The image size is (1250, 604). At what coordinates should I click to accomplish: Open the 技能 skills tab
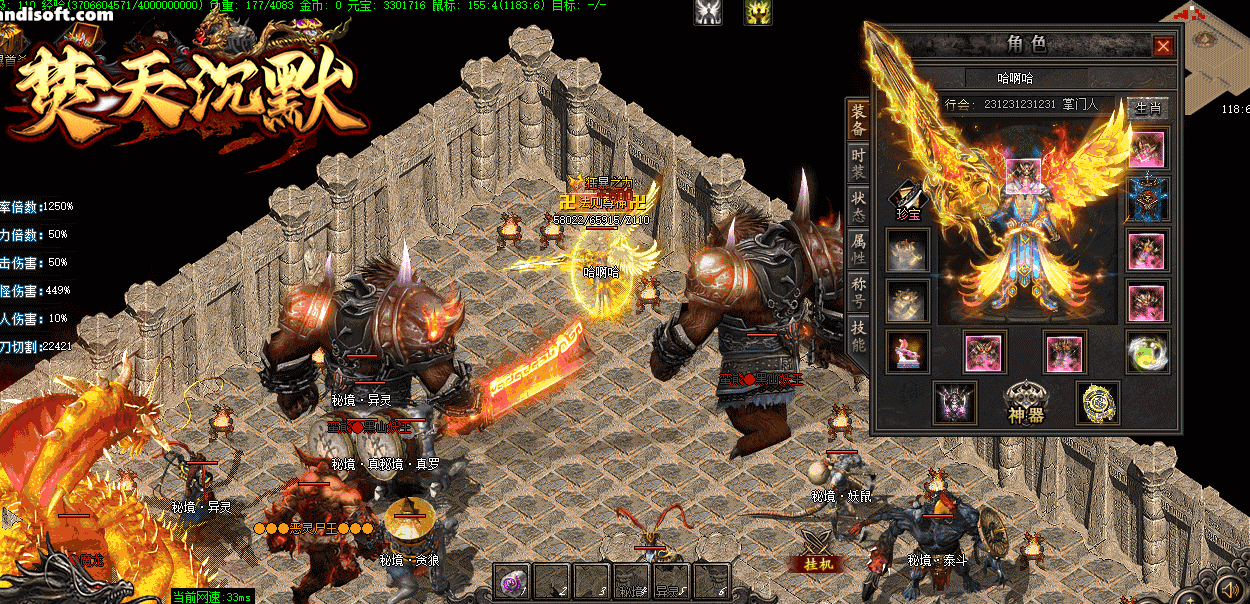point(858,336)
